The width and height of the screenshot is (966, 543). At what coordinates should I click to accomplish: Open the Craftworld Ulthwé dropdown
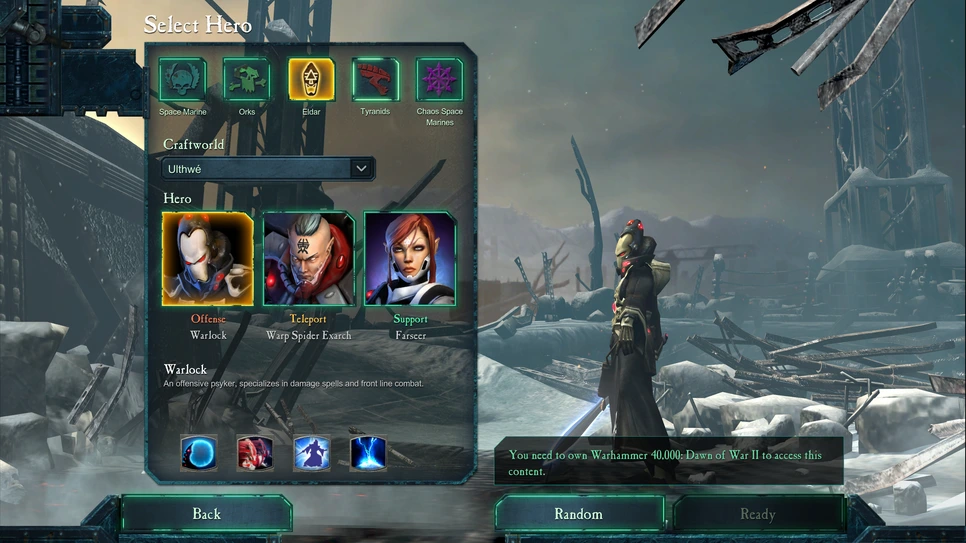tap(269, 169)
